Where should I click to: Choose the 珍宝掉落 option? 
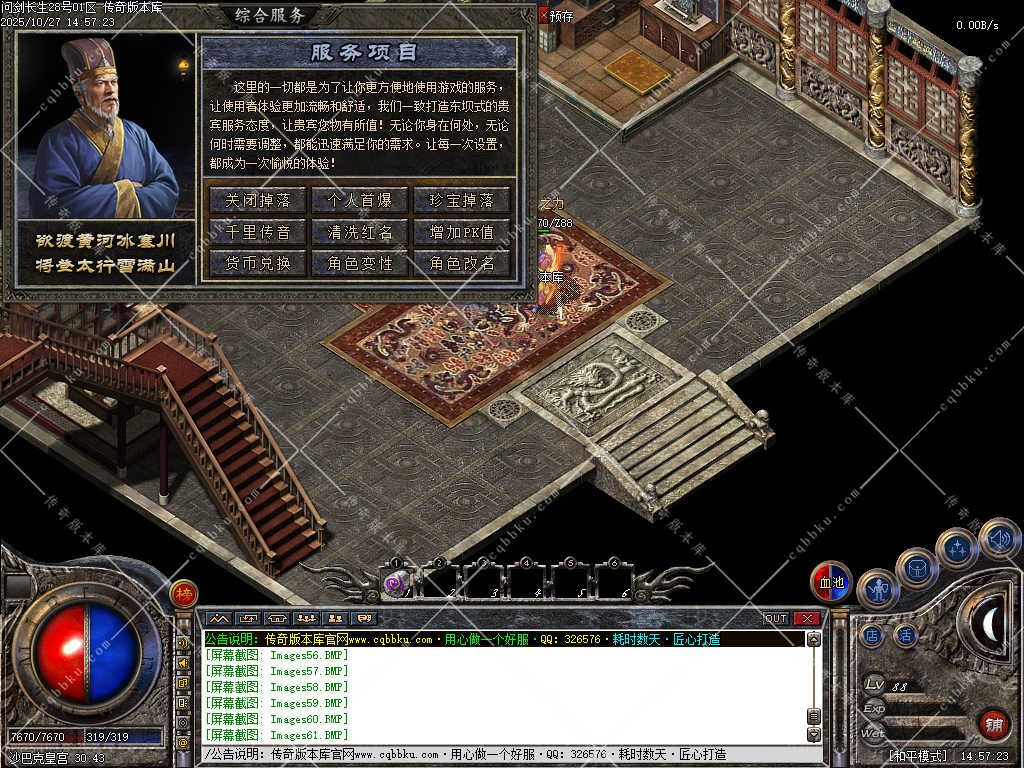[x=461, y=200]
